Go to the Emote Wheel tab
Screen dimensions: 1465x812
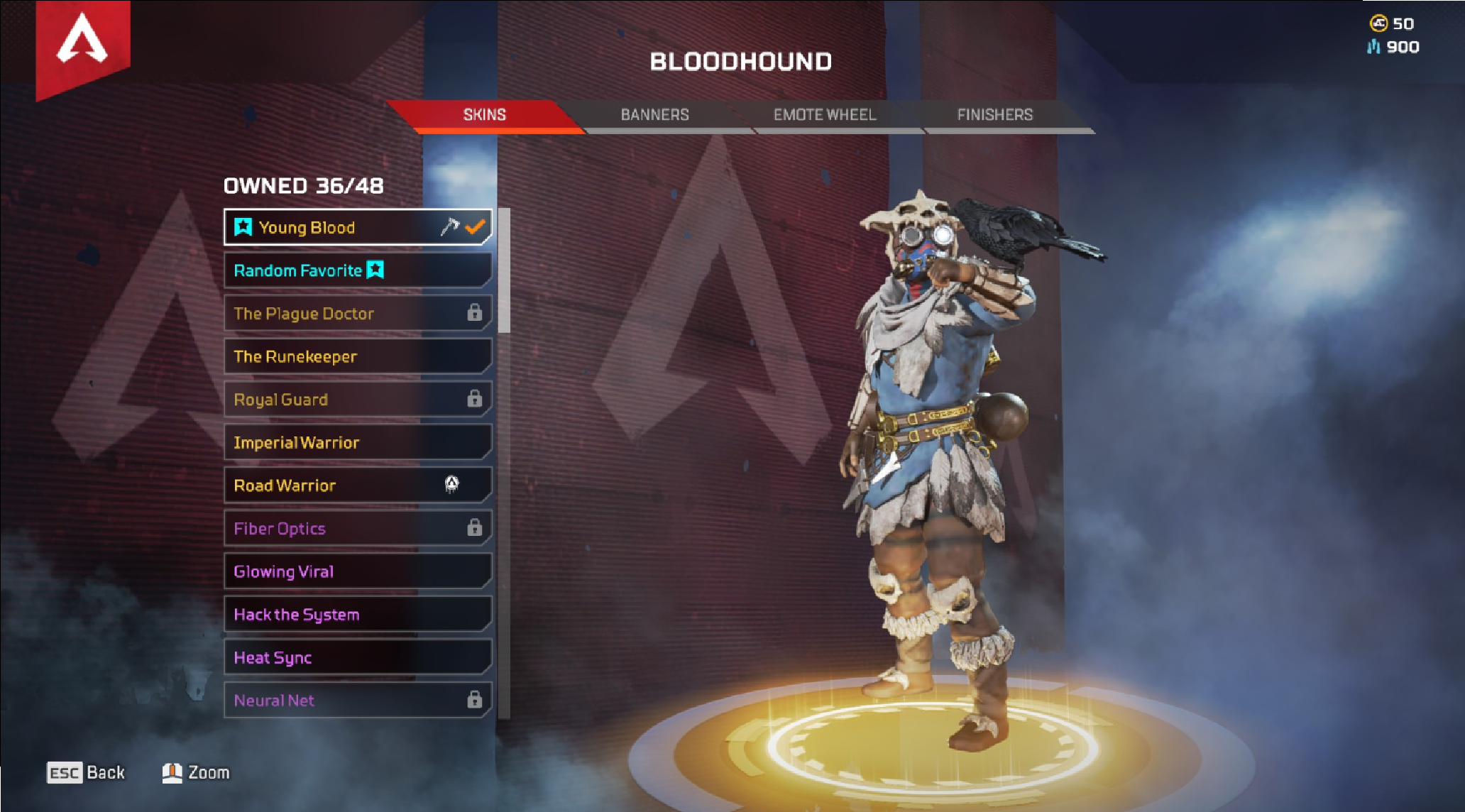[825, 115]
